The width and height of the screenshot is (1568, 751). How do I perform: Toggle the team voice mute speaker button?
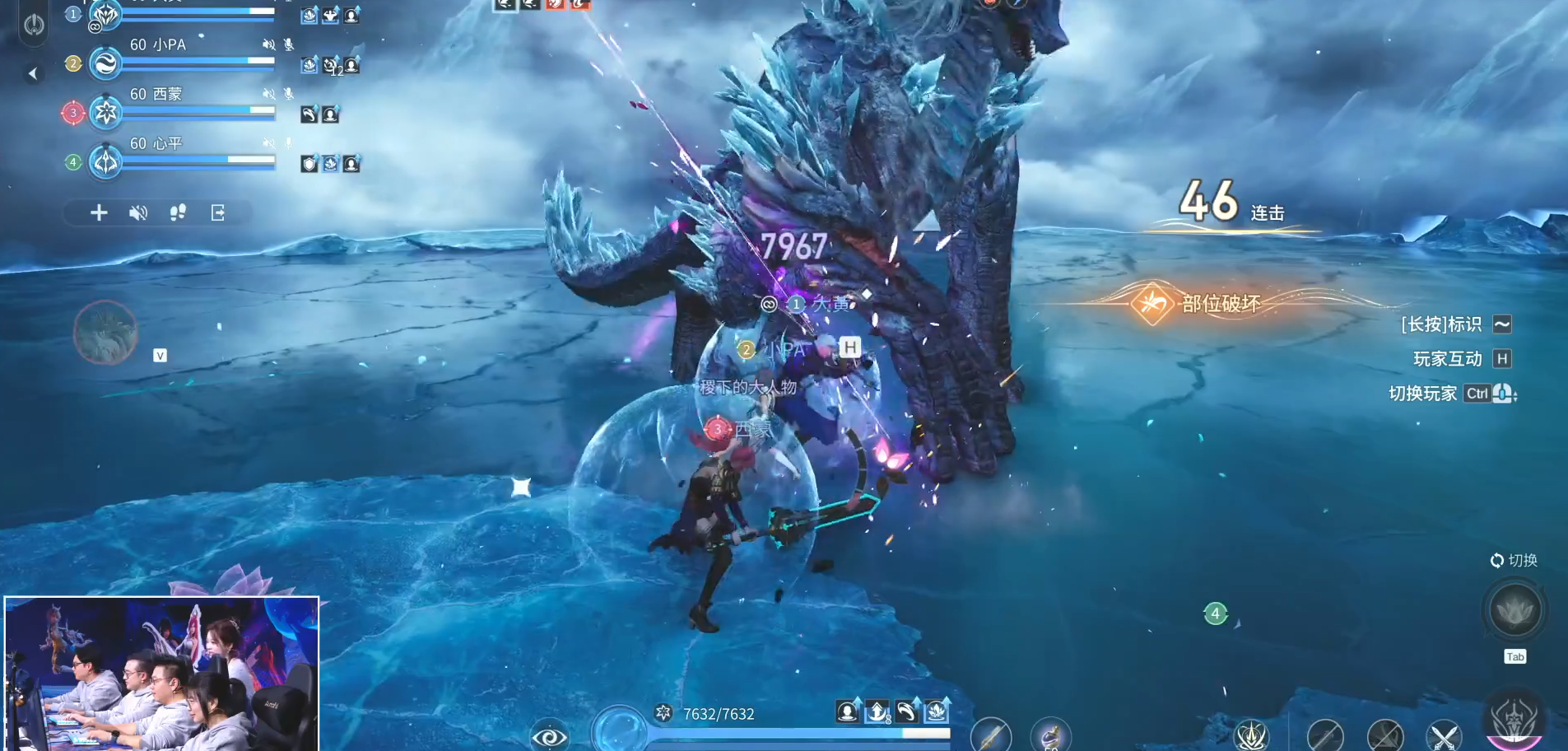138,213
